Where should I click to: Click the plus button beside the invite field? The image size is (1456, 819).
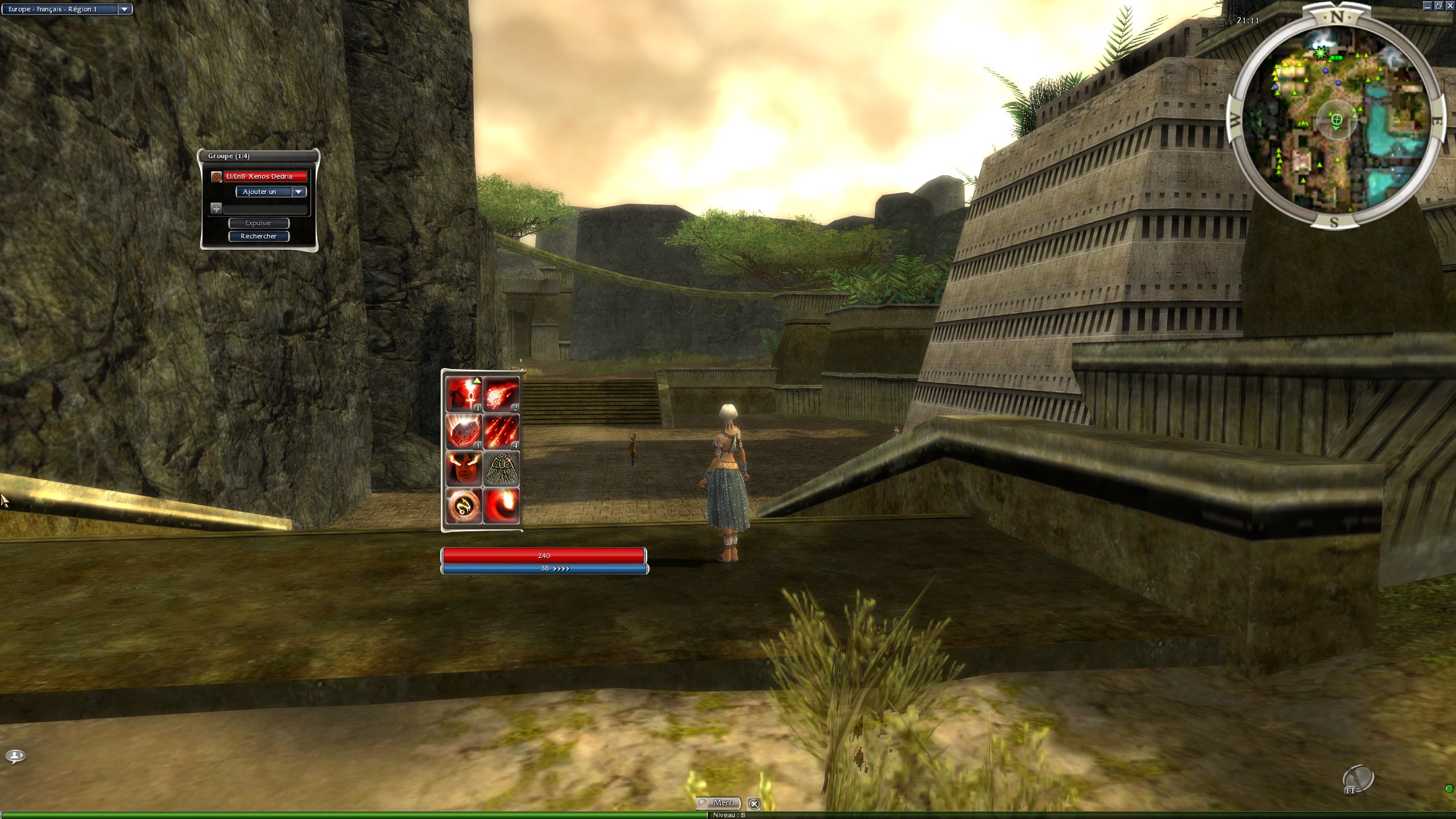tap(216, 209)
